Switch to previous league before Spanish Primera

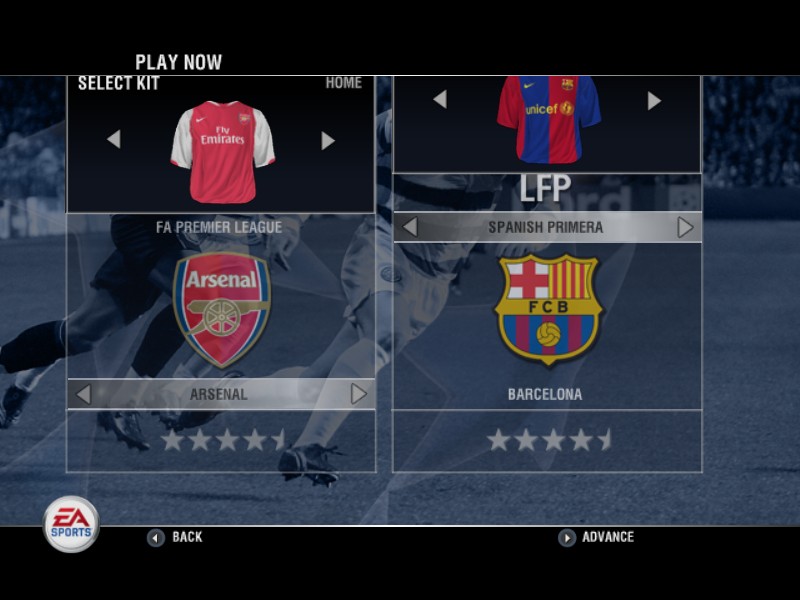click(409, 228)
